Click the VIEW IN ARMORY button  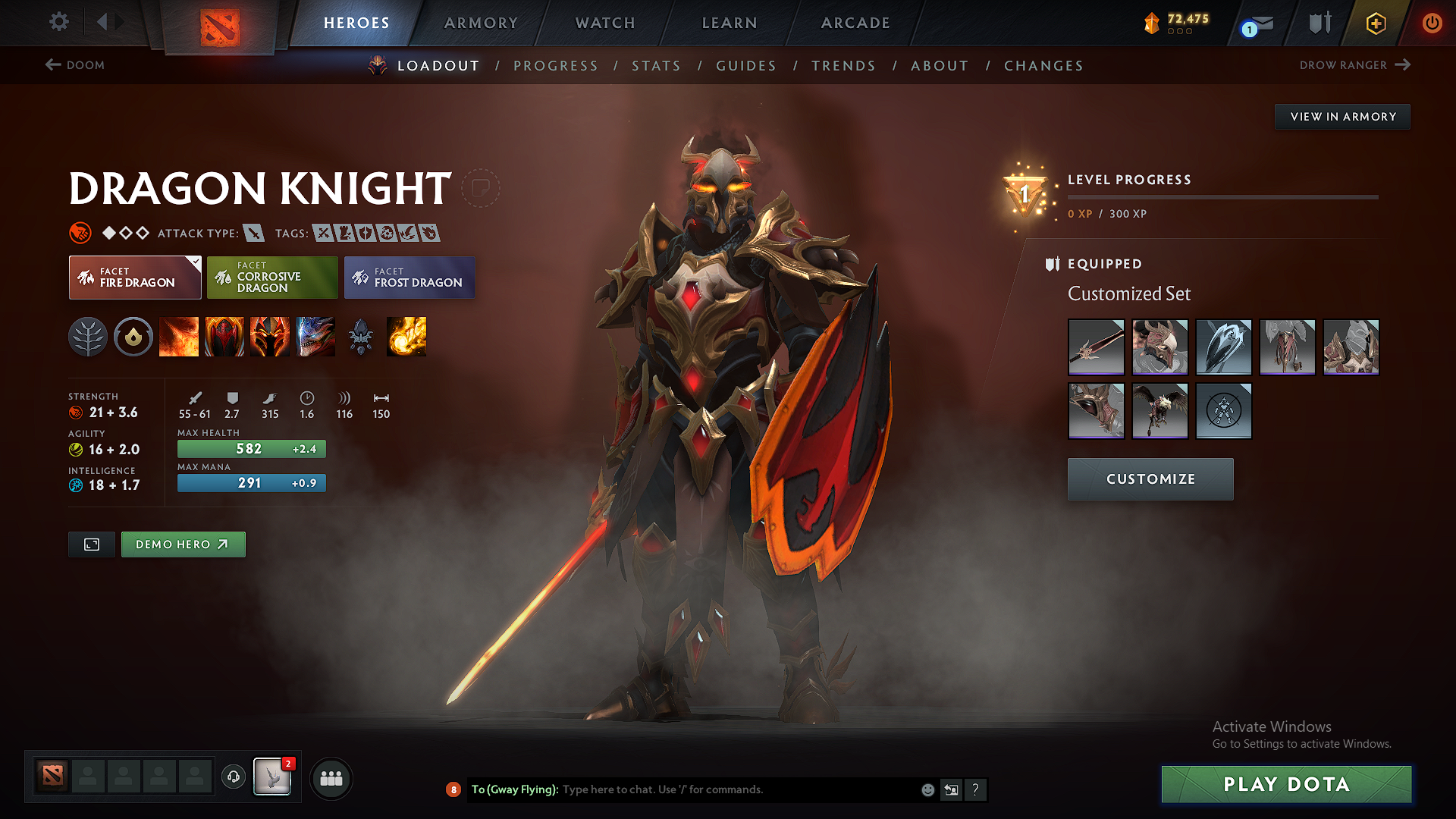click(x=1342, y=116)
